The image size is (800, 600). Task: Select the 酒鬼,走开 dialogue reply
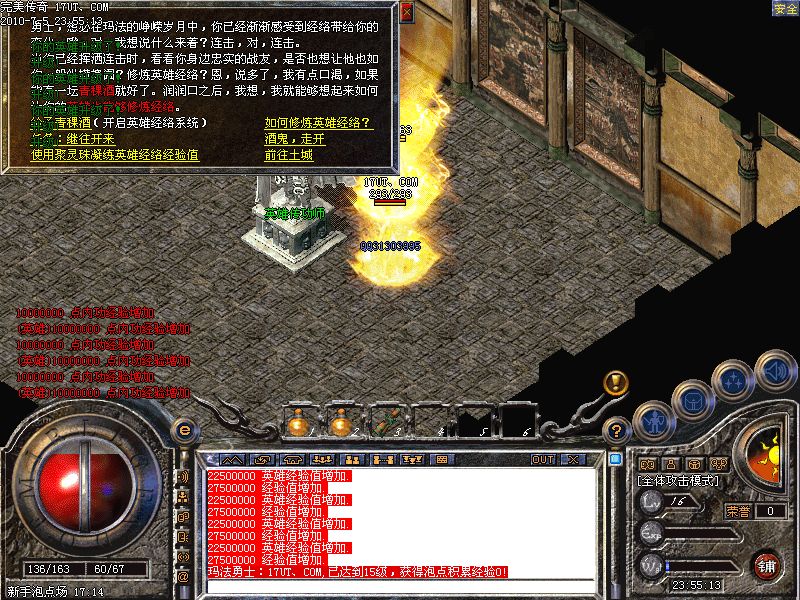(x=295, y=139)
